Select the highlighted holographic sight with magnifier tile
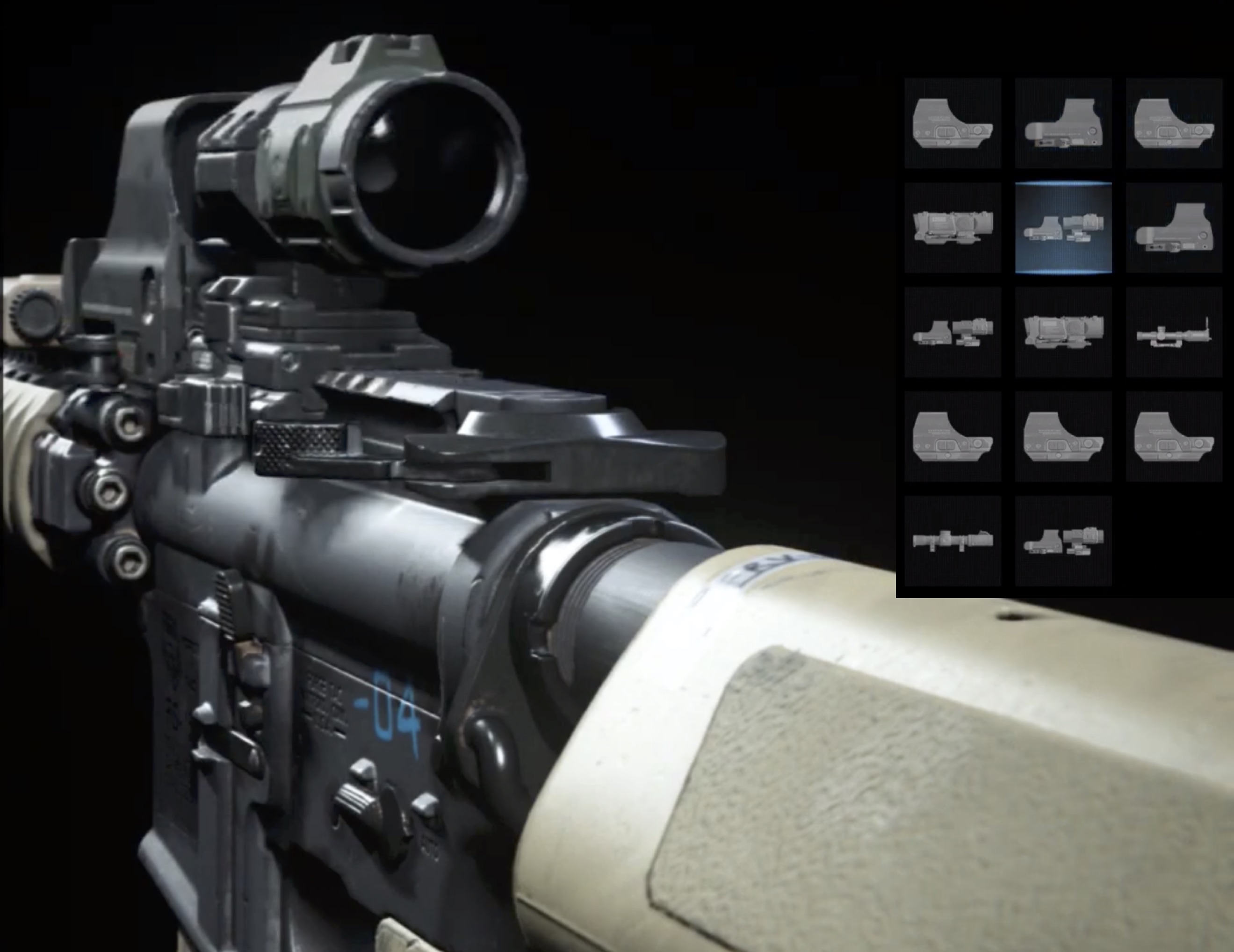This screenshot has width=1234, height=952. coord(1063,228)
